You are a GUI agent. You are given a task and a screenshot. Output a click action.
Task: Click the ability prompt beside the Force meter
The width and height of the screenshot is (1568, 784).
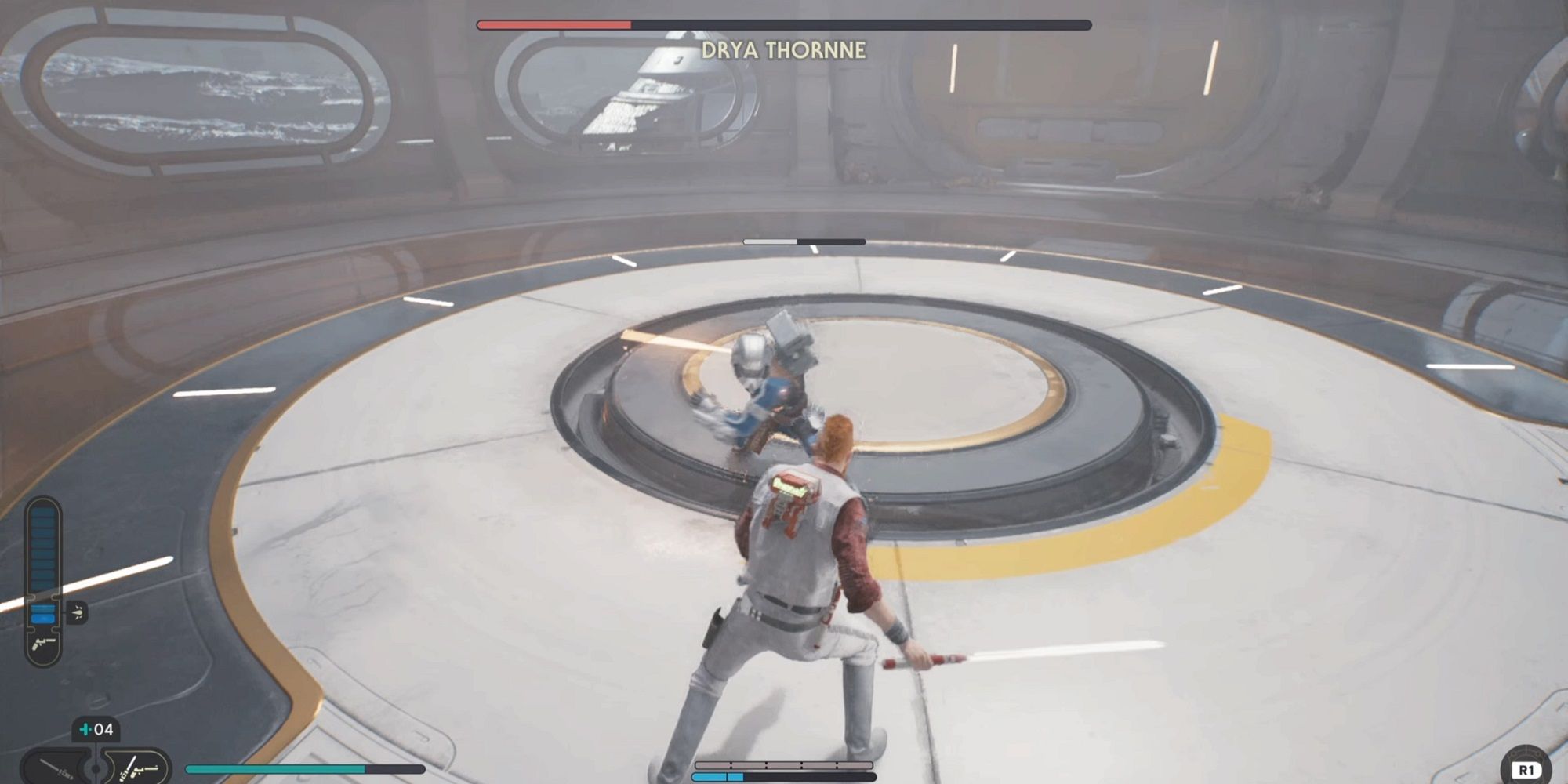[77, 612]
